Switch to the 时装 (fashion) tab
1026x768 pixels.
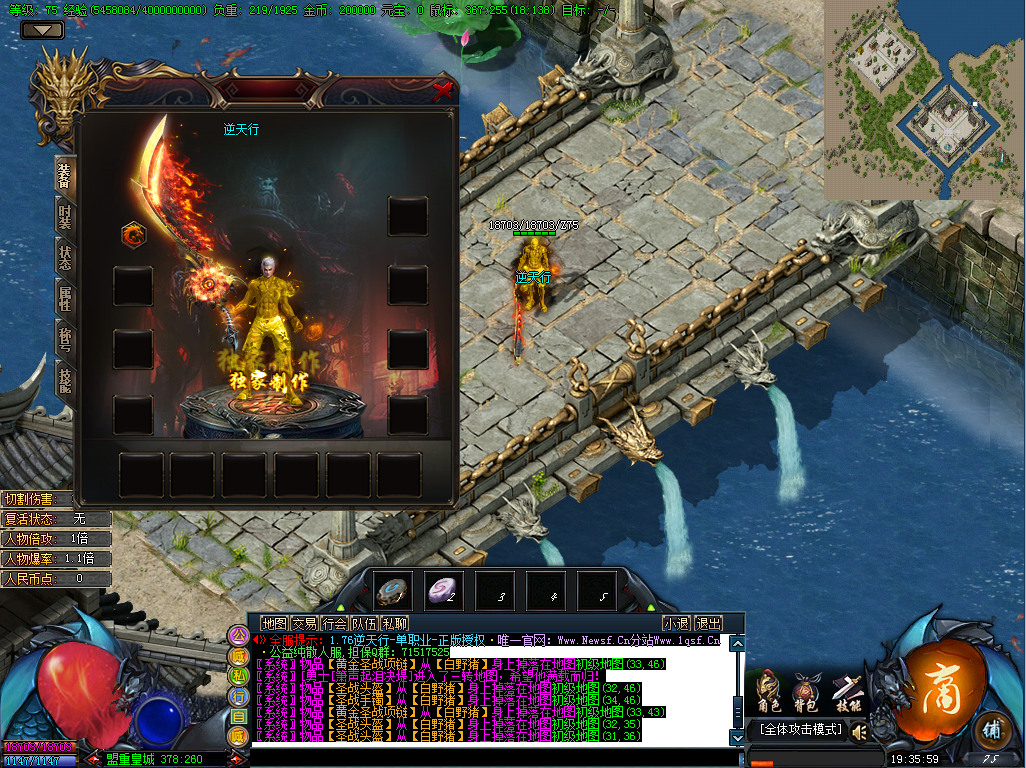pyautogui.click(x=65, y=217)
